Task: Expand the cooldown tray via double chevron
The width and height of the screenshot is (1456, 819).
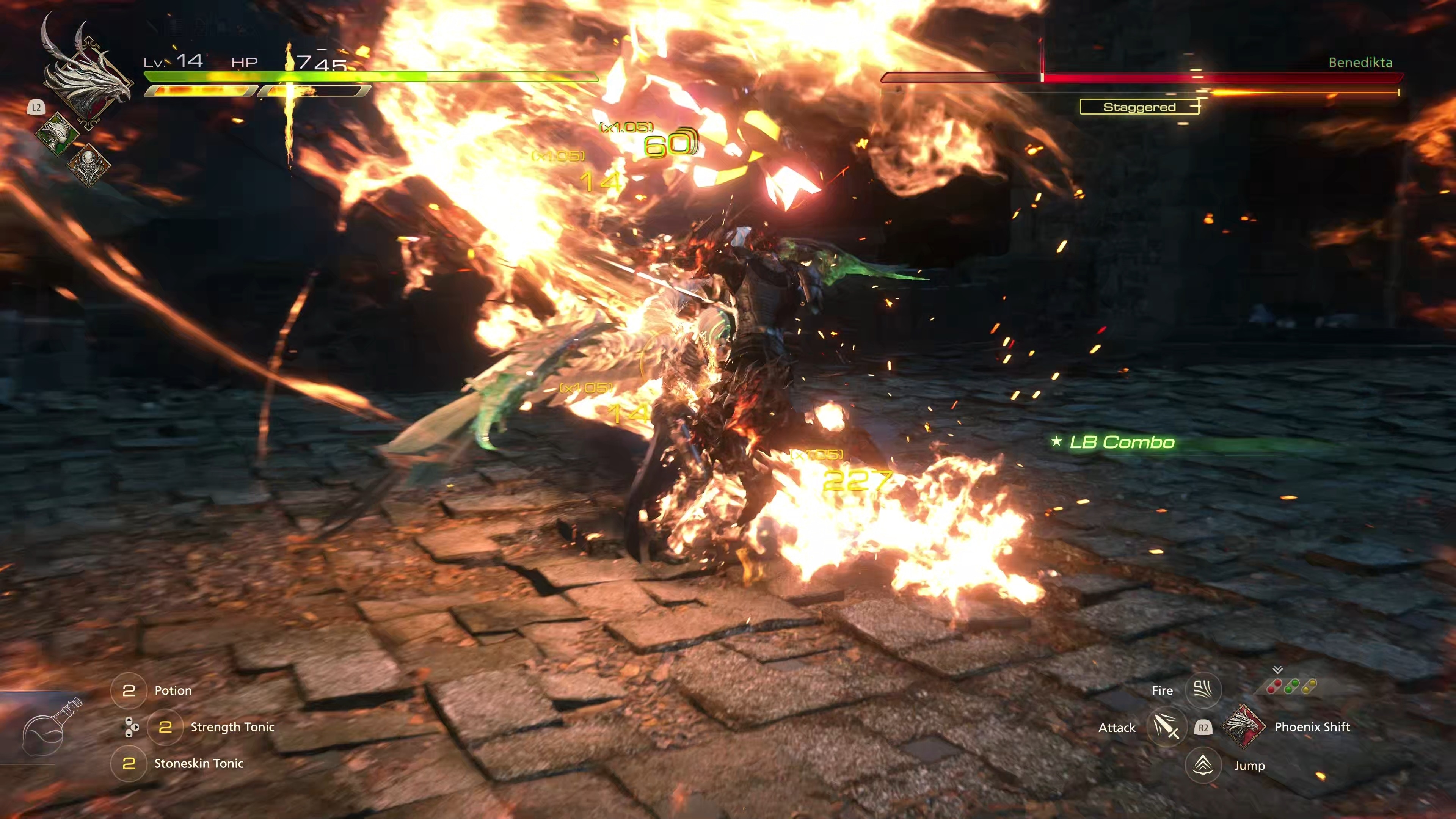Action: [x=1277, y=670]
